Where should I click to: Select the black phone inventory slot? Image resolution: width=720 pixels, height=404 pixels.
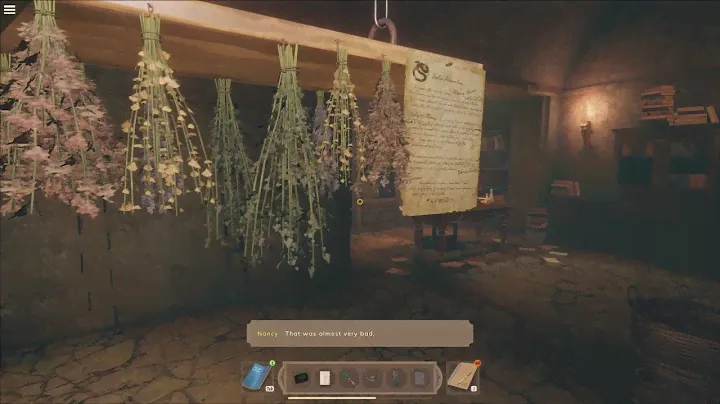(x=301, y=378)
